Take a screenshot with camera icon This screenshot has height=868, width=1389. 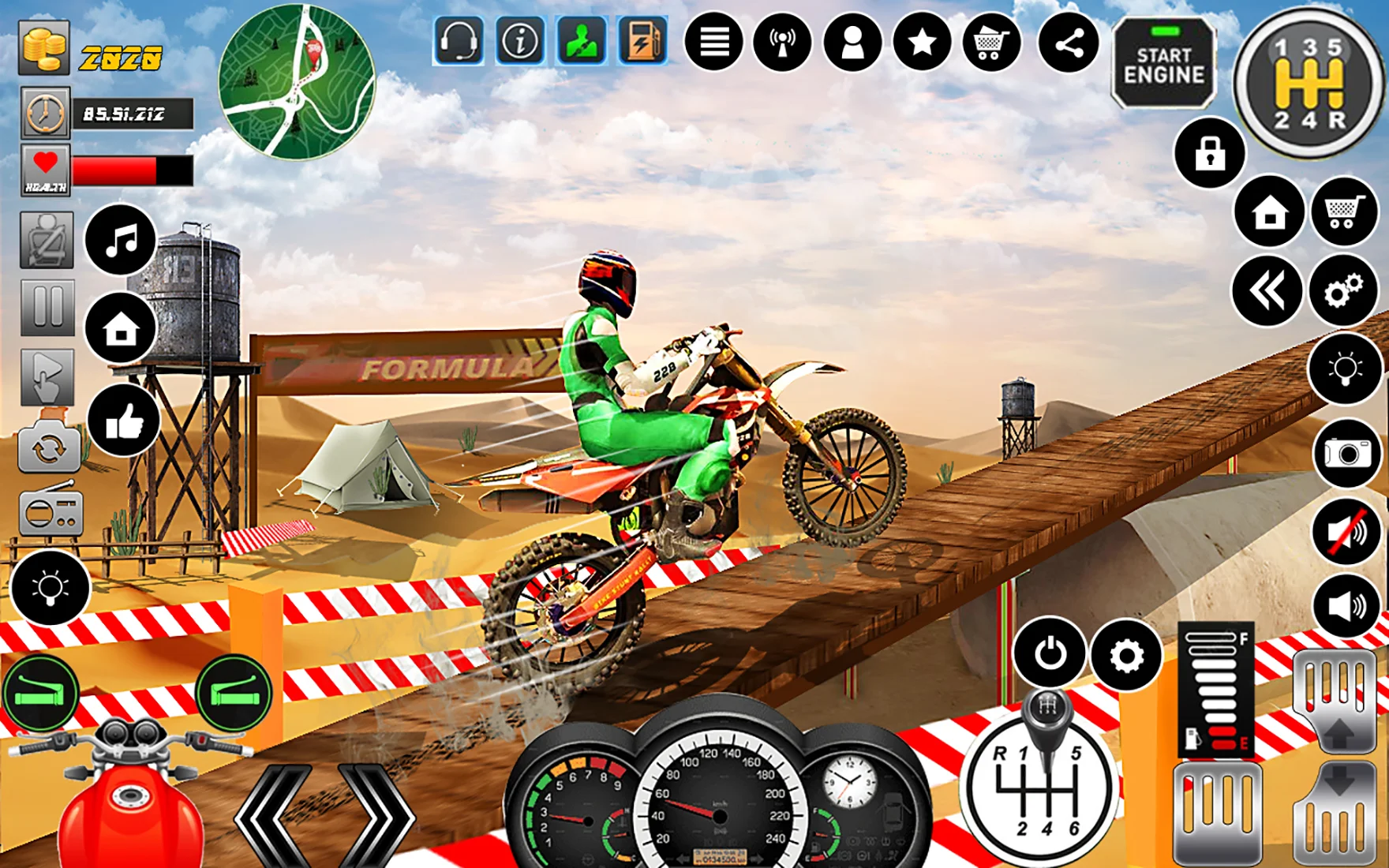coord(1346,452)
